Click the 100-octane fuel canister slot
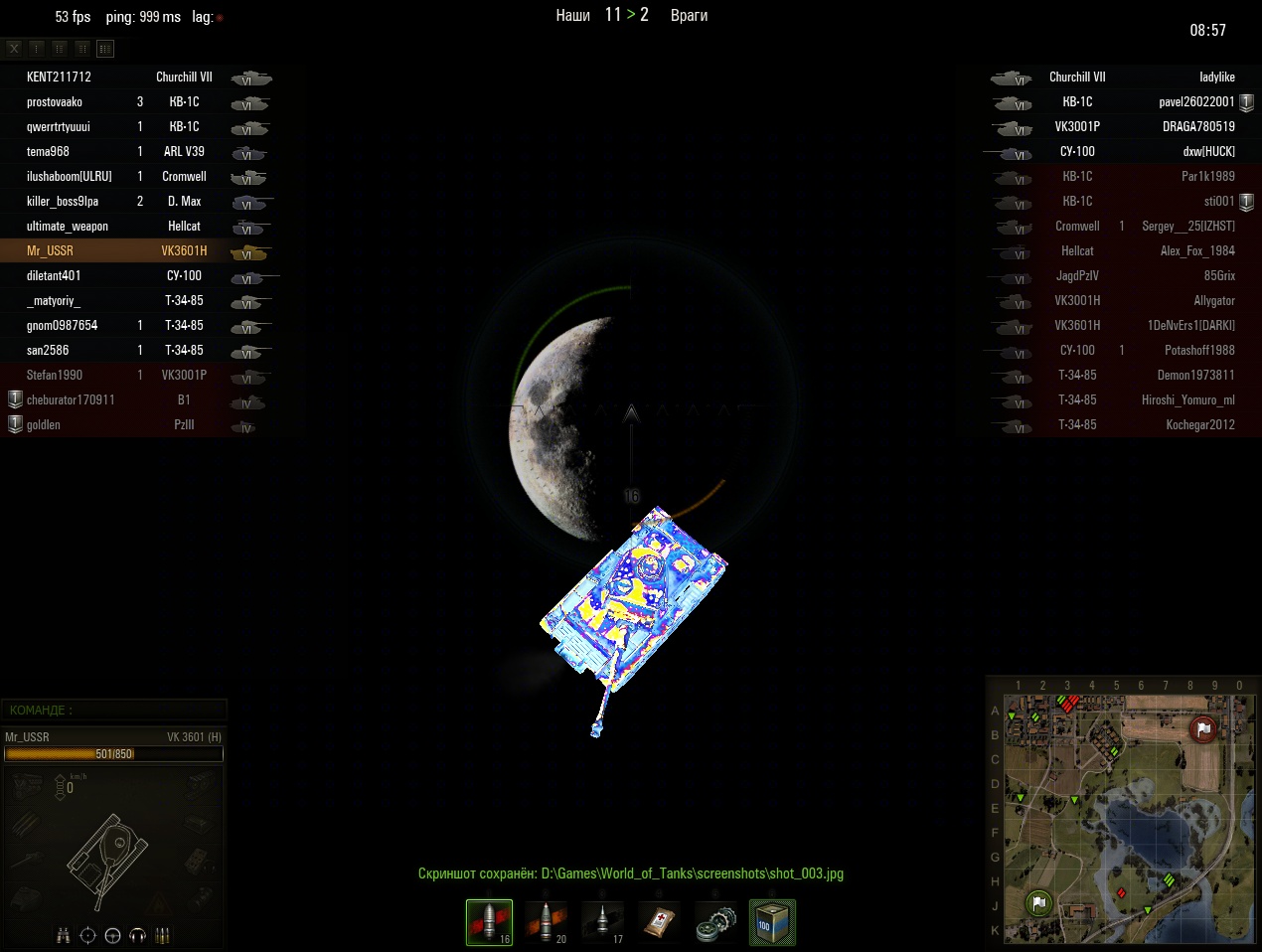Screen dimensions: 1262x952 click(x=772, y=922)
